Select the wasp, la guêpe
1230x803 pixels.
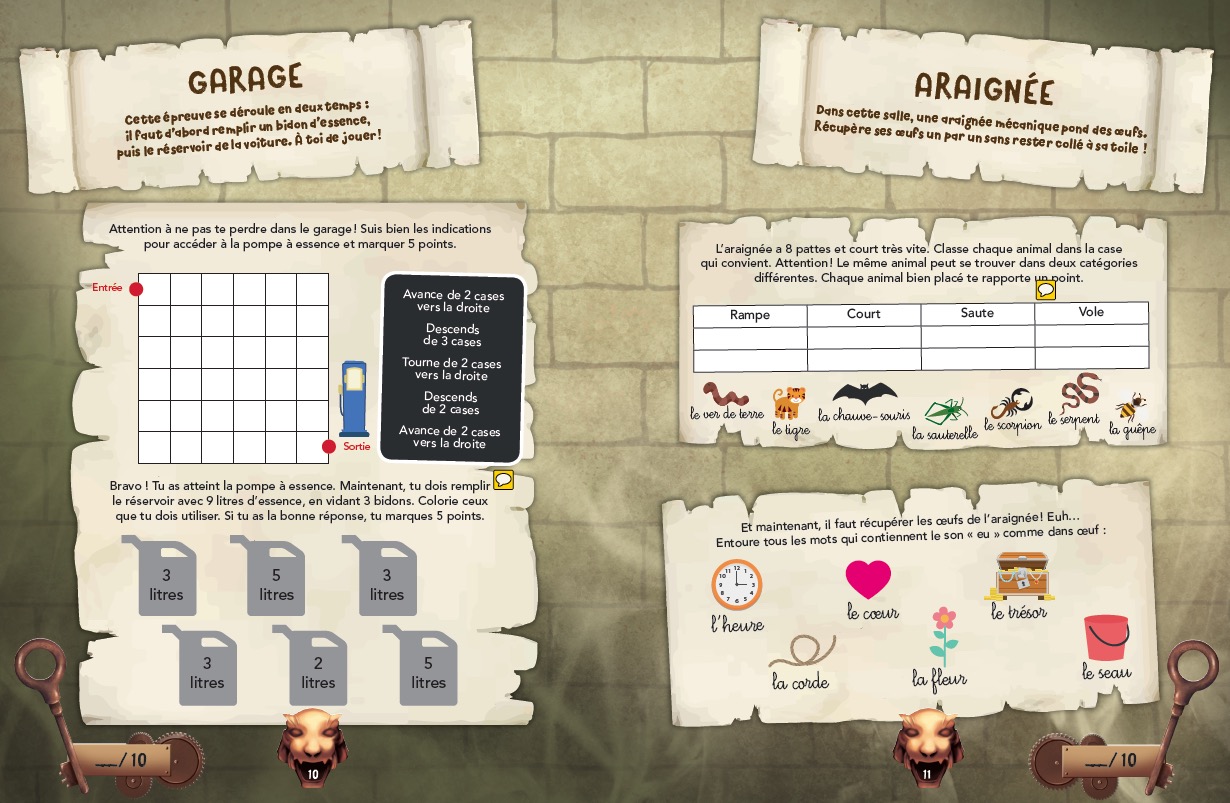tap(1132, 407)
